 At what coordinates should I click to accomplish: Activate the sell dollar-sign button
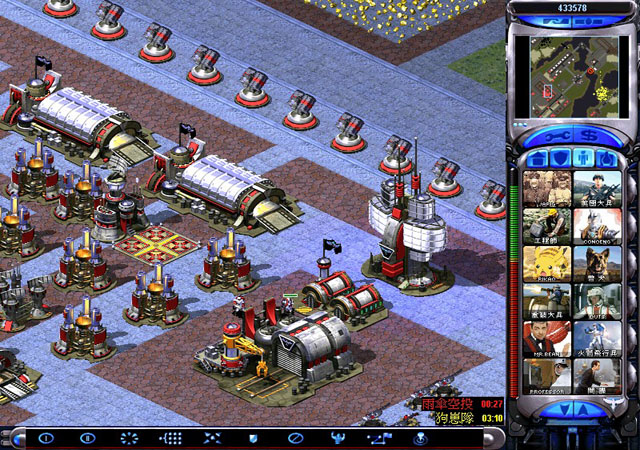[x=590, y=133]
